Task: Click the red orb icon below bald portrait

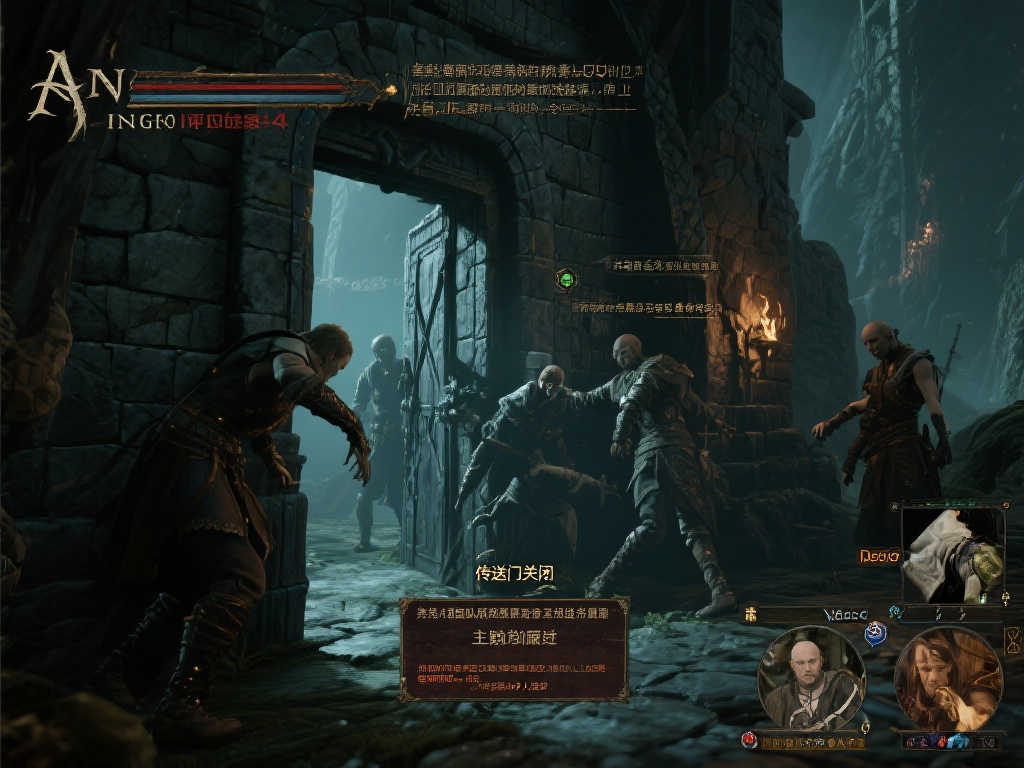Action: 748,740
